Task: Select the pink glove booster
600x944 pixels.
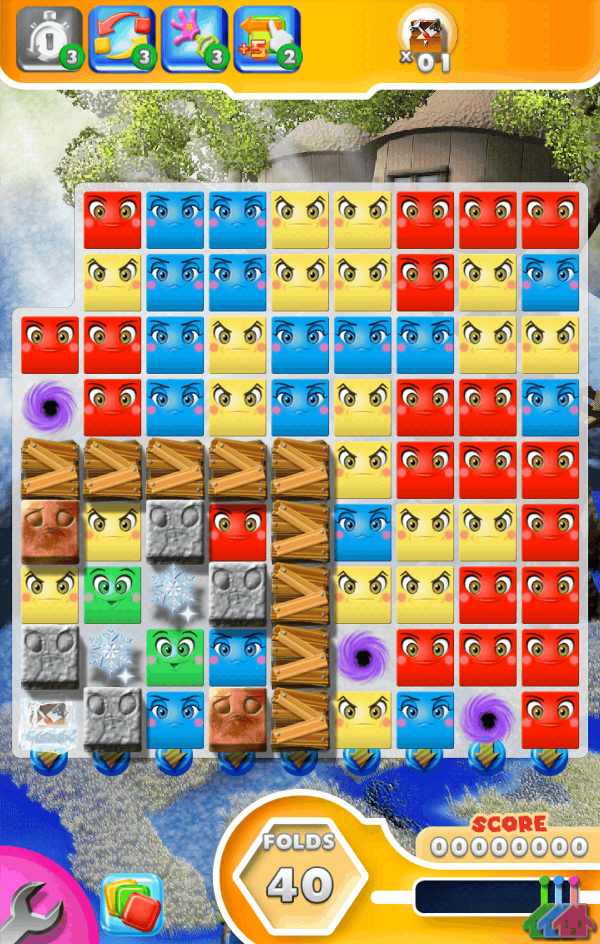Action: coord(194,40)
